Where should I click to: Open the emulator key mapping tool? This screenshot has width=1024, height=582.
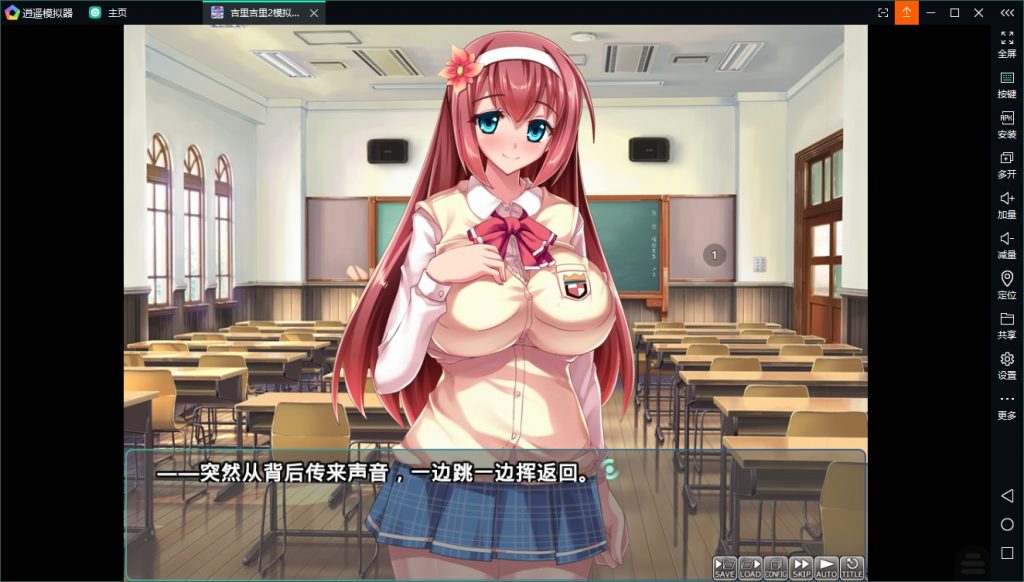click(1007, 83)
